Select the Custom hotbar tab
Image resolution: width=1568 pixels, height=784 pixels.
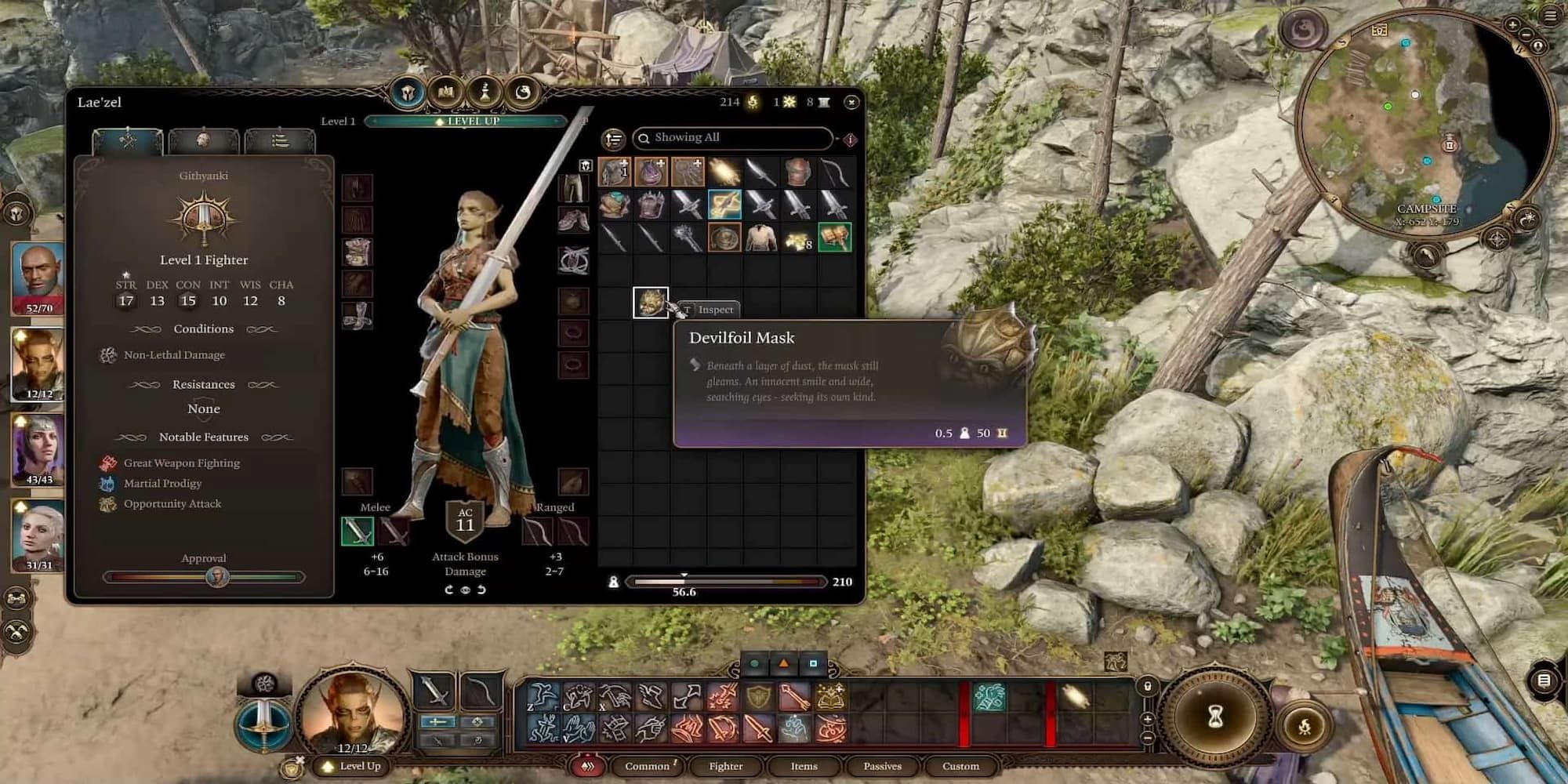[960, 766]
